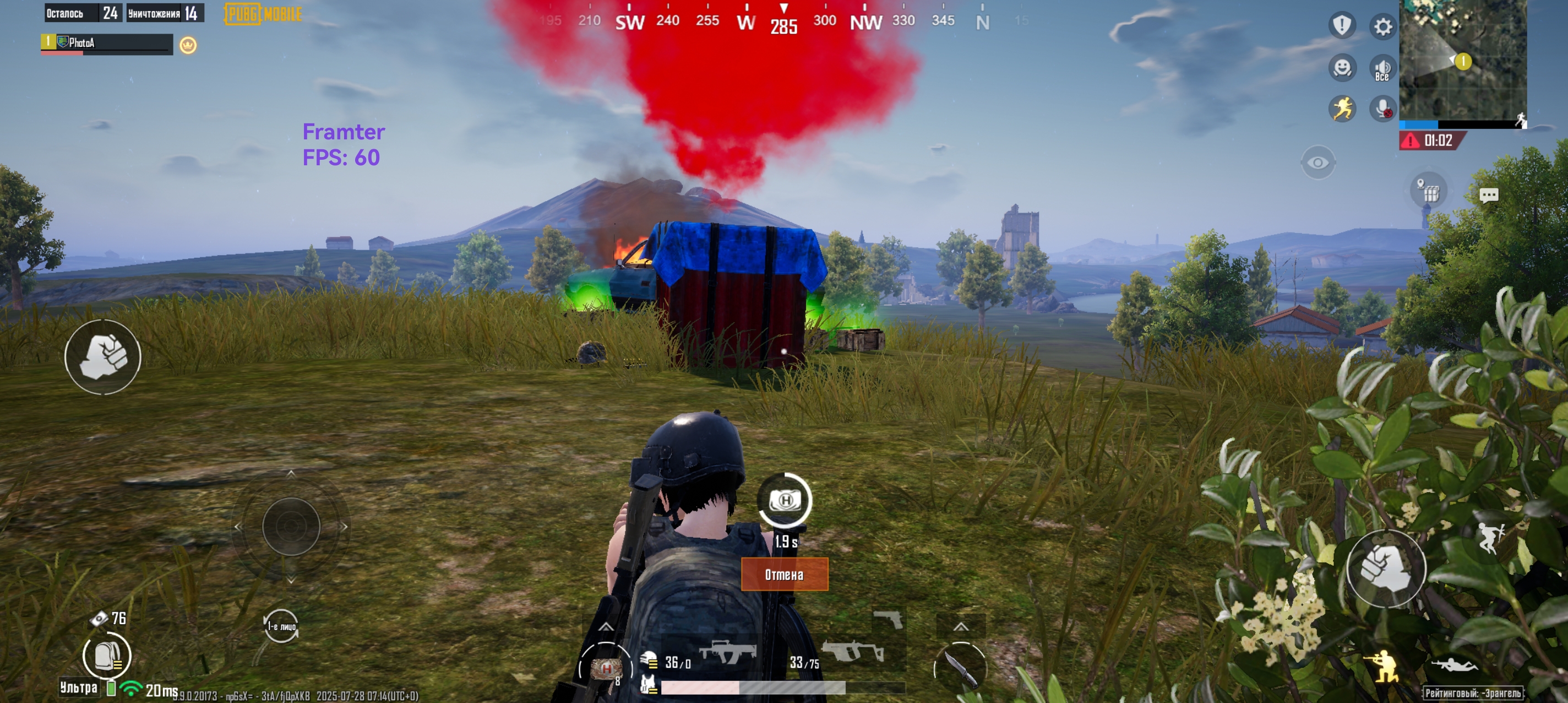Image resolution: width=1568 pixels, height=703 pixels.
Task: Toggle the microphone icon
Action: click(x=1382, y=109)
